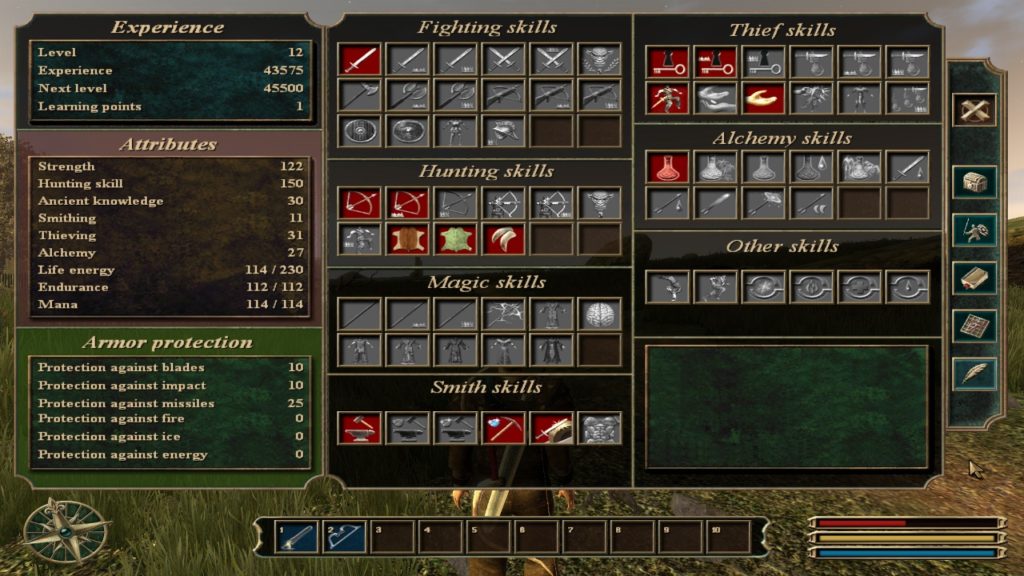Select the first red bow hunting skill
Viewport: 1024px width, 576px height.
(359, 203)
